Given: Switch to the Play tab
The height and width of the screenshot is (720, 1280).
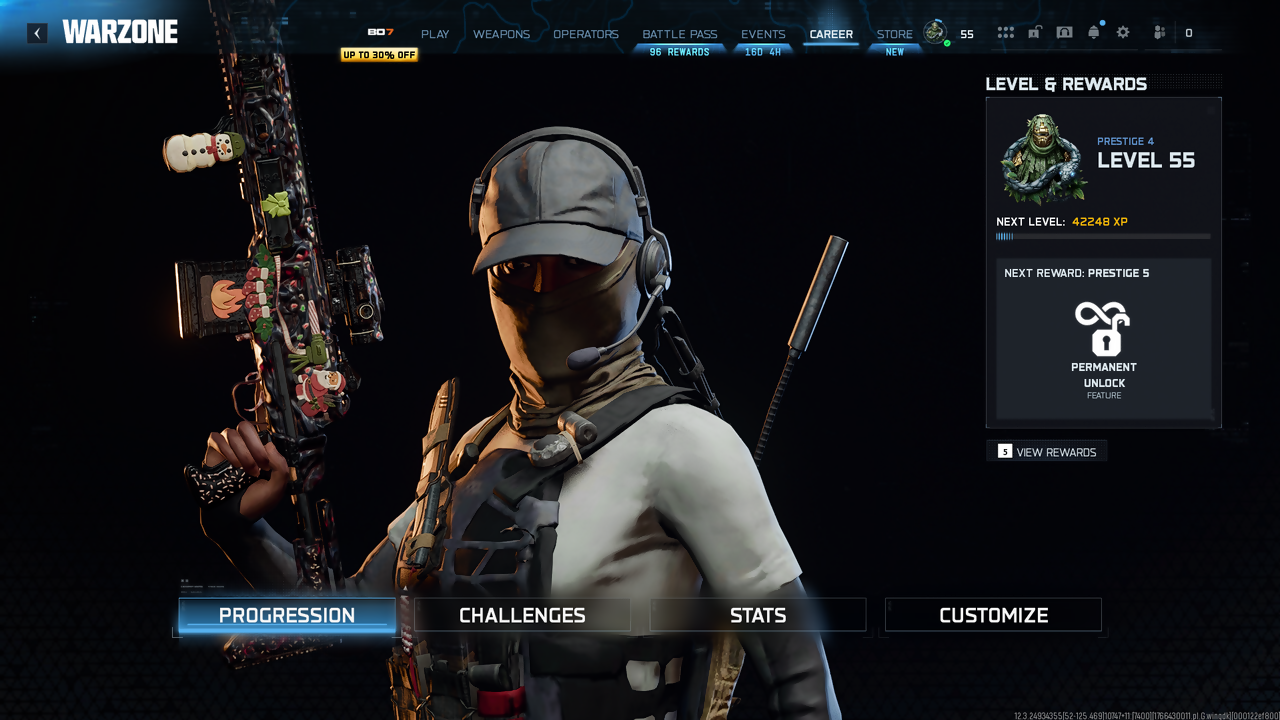Looking at the screenshot, I should click(435, 34).
